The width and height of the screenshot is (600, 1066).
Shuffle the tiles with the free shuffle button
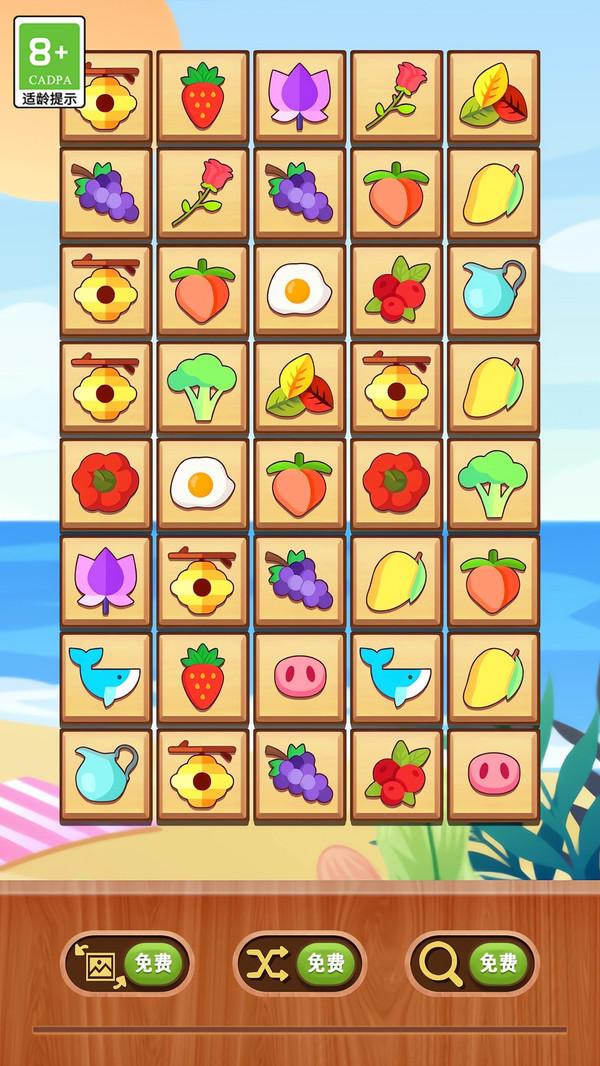tap(300, 964)
